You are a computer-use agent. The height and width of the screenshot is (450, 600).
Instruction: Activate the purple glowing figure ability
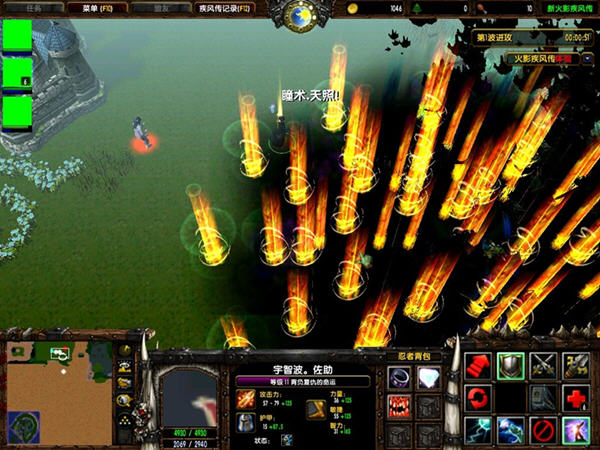tap(576, 430)
